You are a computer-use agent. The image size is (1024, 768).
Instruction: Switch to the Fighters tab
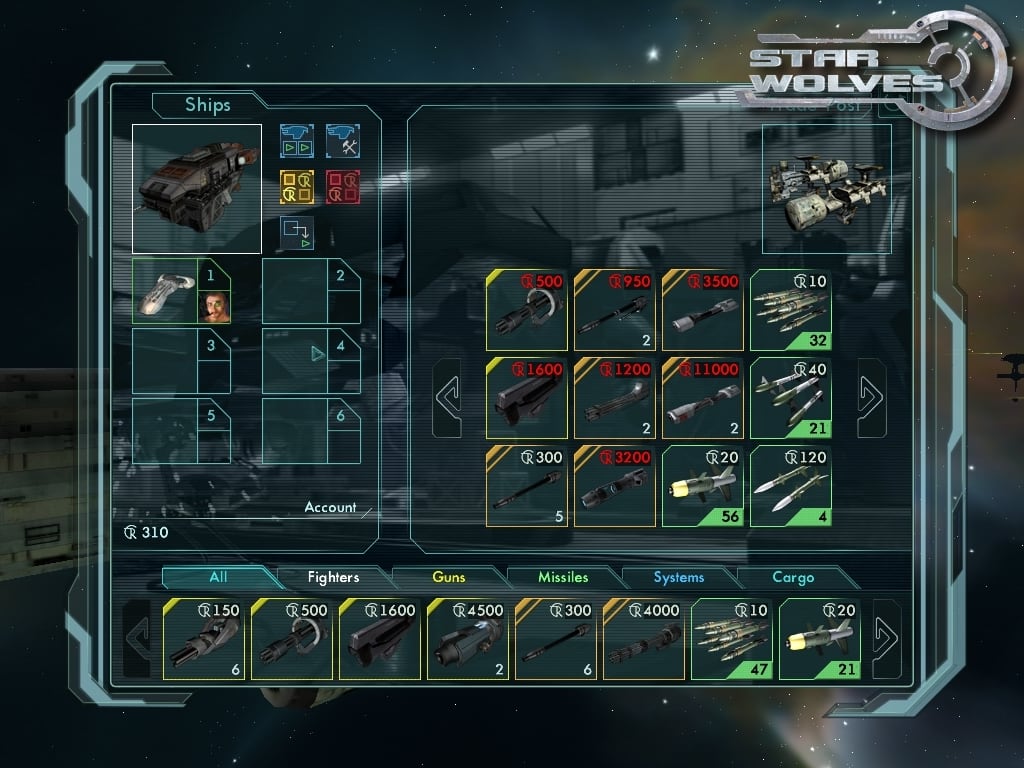(333, 577)
